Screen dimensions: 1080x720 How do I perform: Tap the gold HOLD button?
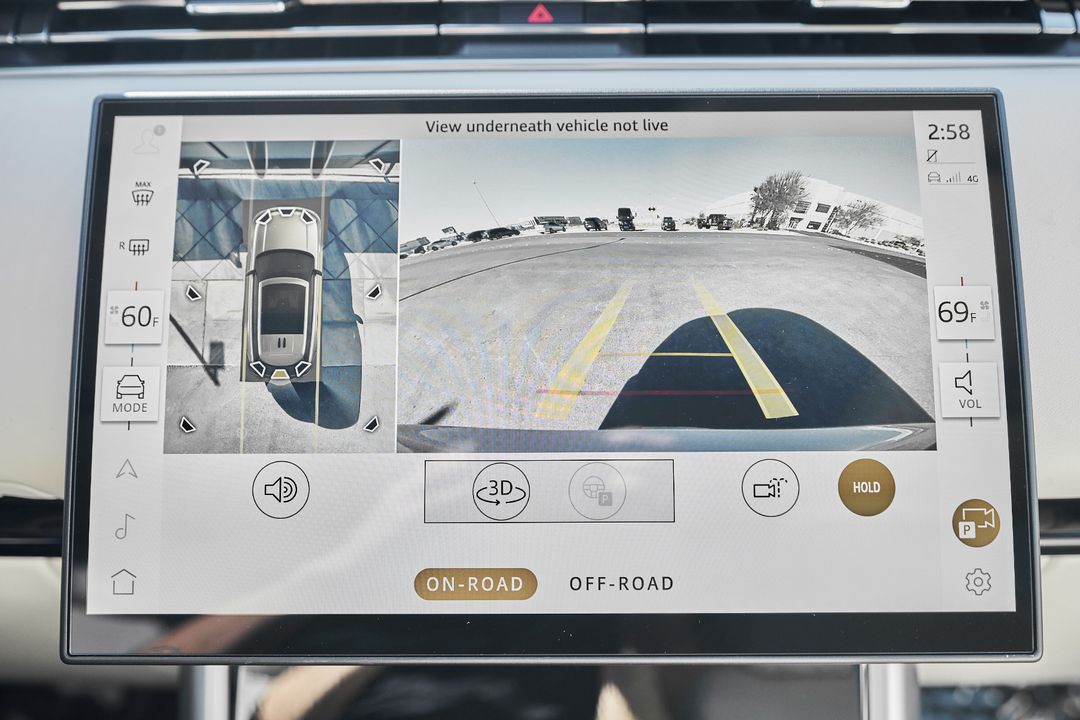pyautogui.click(x=866, y=488)
